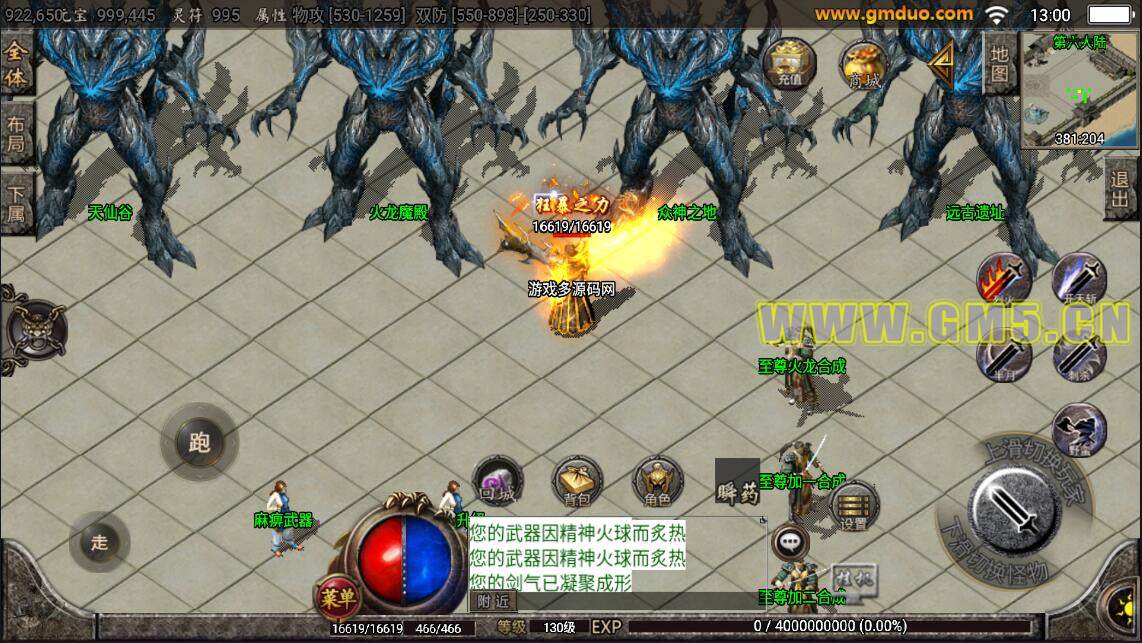The height and width of the screenshot is (643, 1142).
Task: Select the 布局 layout tab
Action: [x=17, y=133]
